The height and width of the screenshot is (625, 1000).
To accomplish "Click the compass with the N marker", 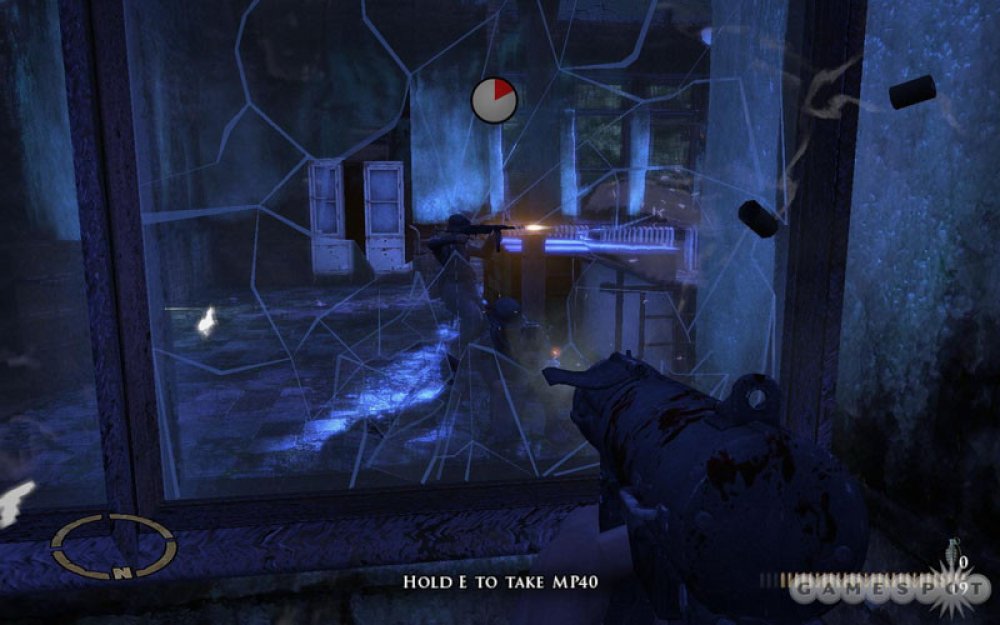I will (x=113, y=546).
